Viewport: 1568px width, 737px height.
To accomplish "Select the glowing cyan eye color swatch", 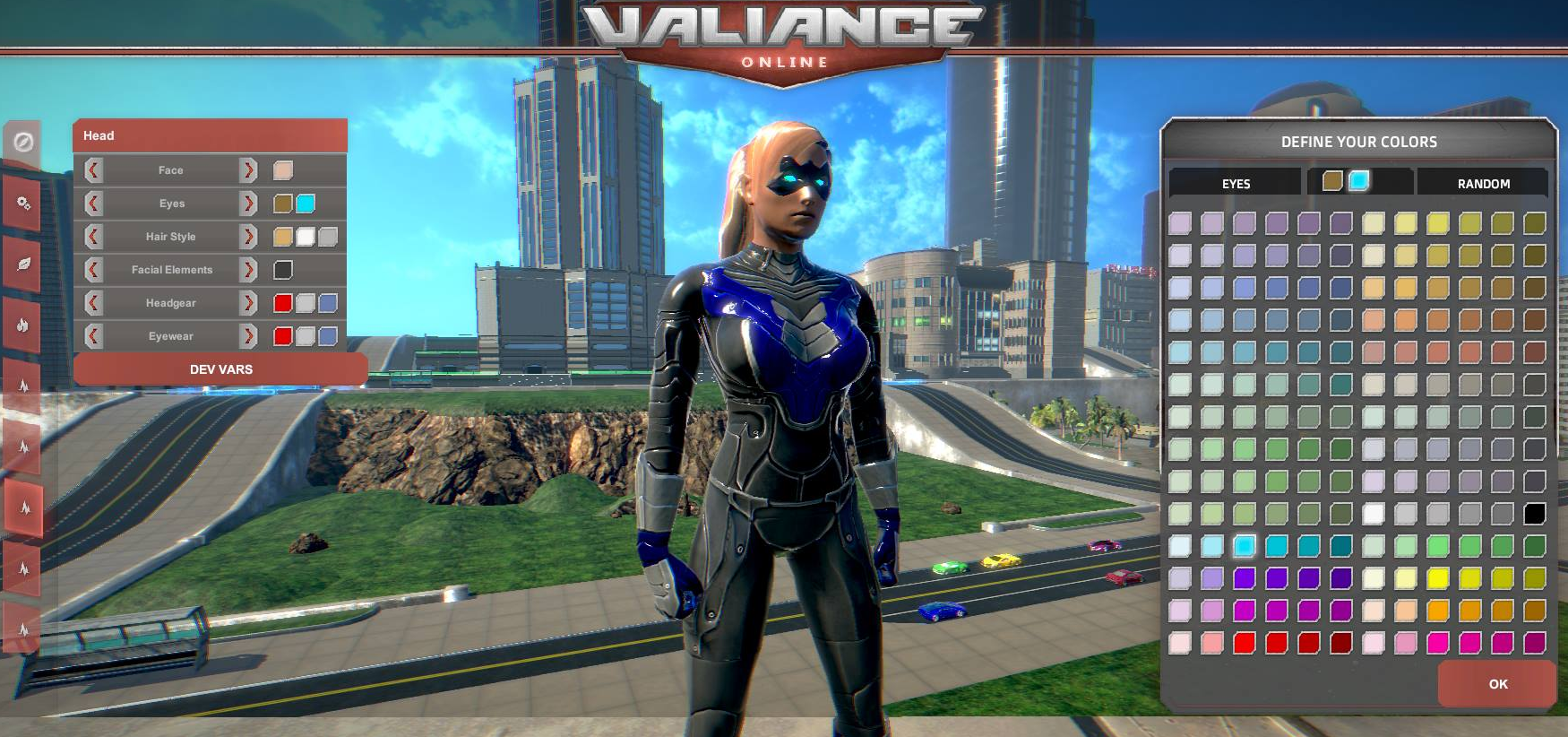I will [x=1359, y=180].
